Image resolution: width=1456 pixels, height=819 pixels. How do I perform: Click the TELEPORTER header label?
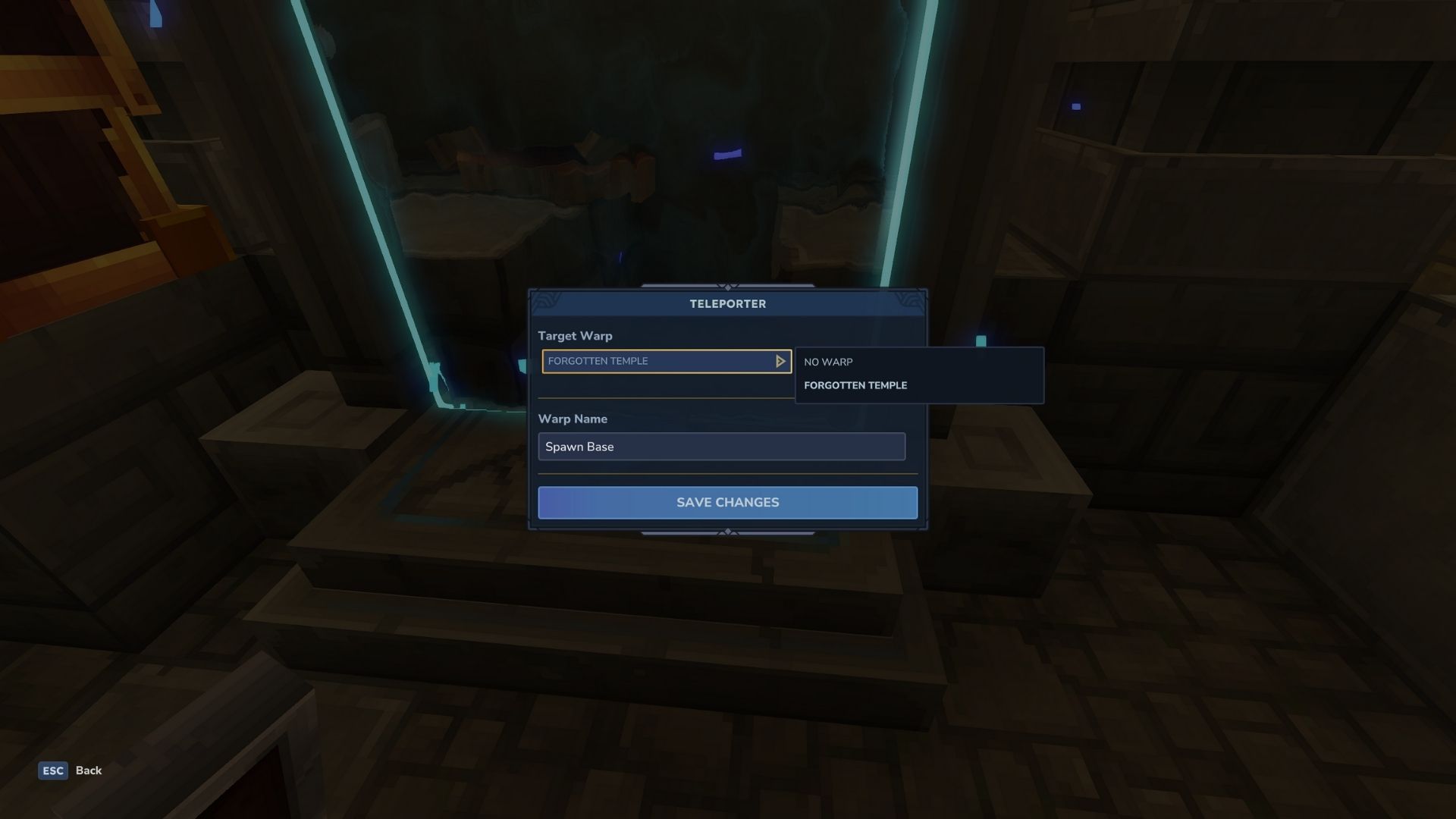pyautogui.click(x=728, y=303)
